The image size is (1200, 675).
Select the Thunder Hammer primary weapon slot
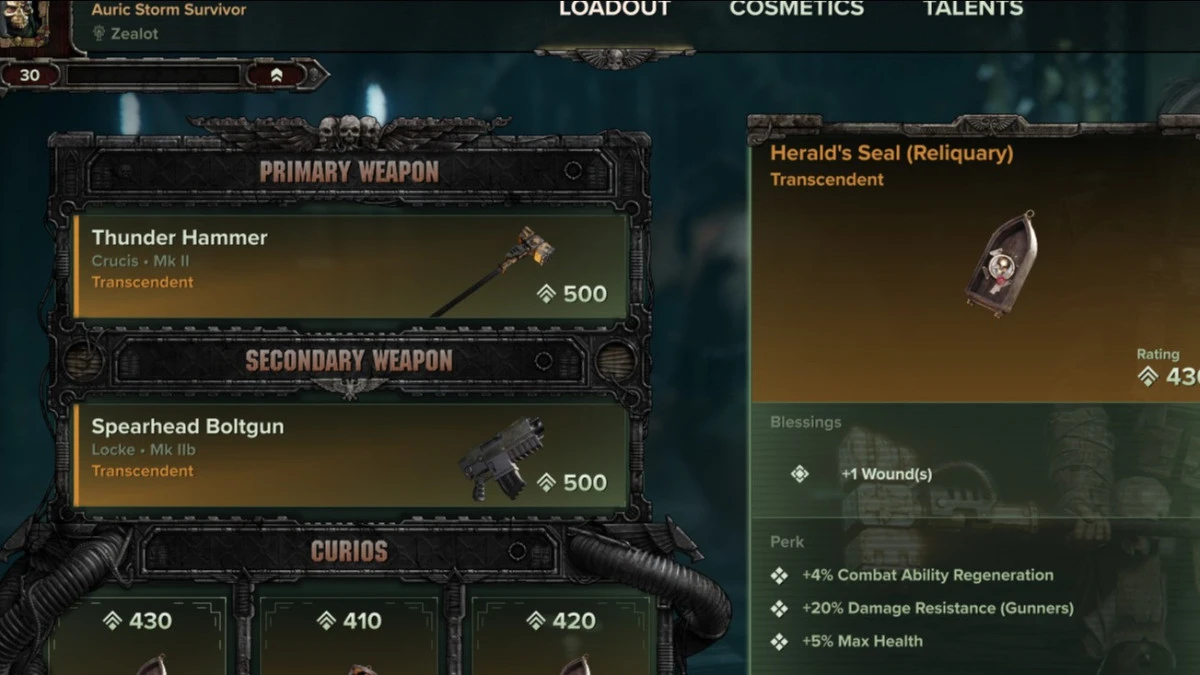coord(351,266)
